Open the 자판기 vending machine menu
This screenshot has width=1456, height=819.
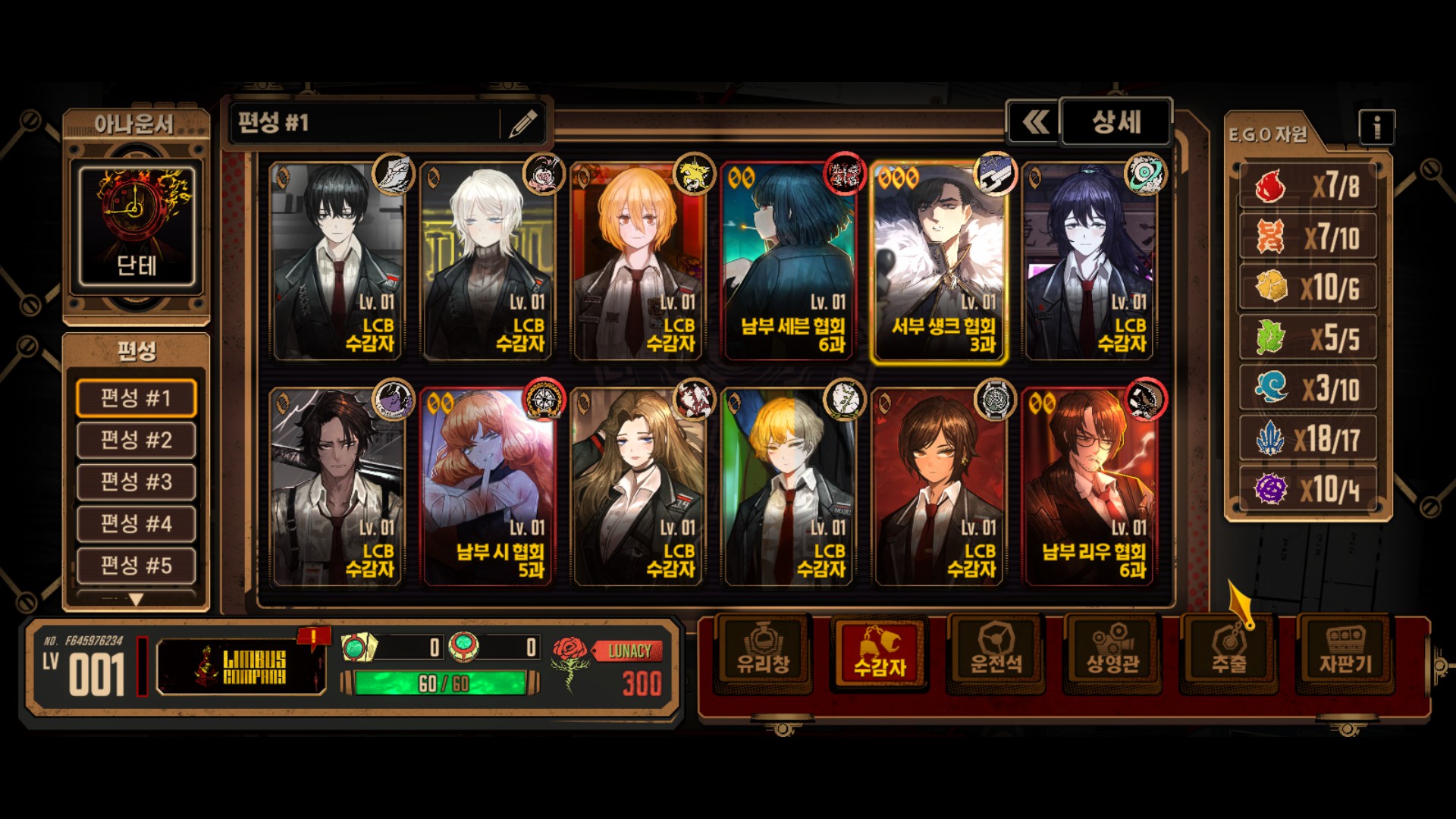(x=1345, y=654)
